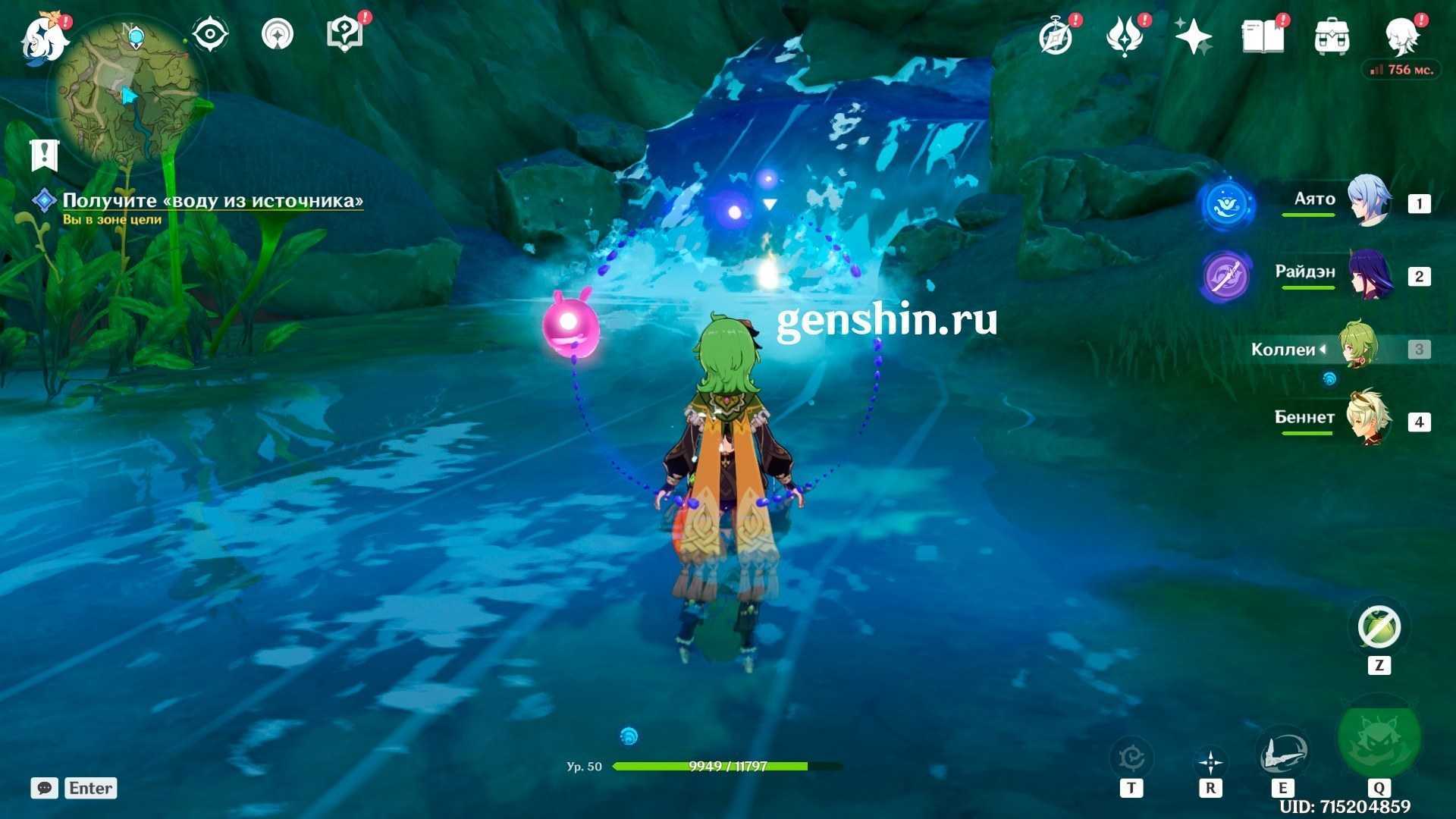
Task: Click the quest banner exclamation icon
Action: tap(45, 155)
